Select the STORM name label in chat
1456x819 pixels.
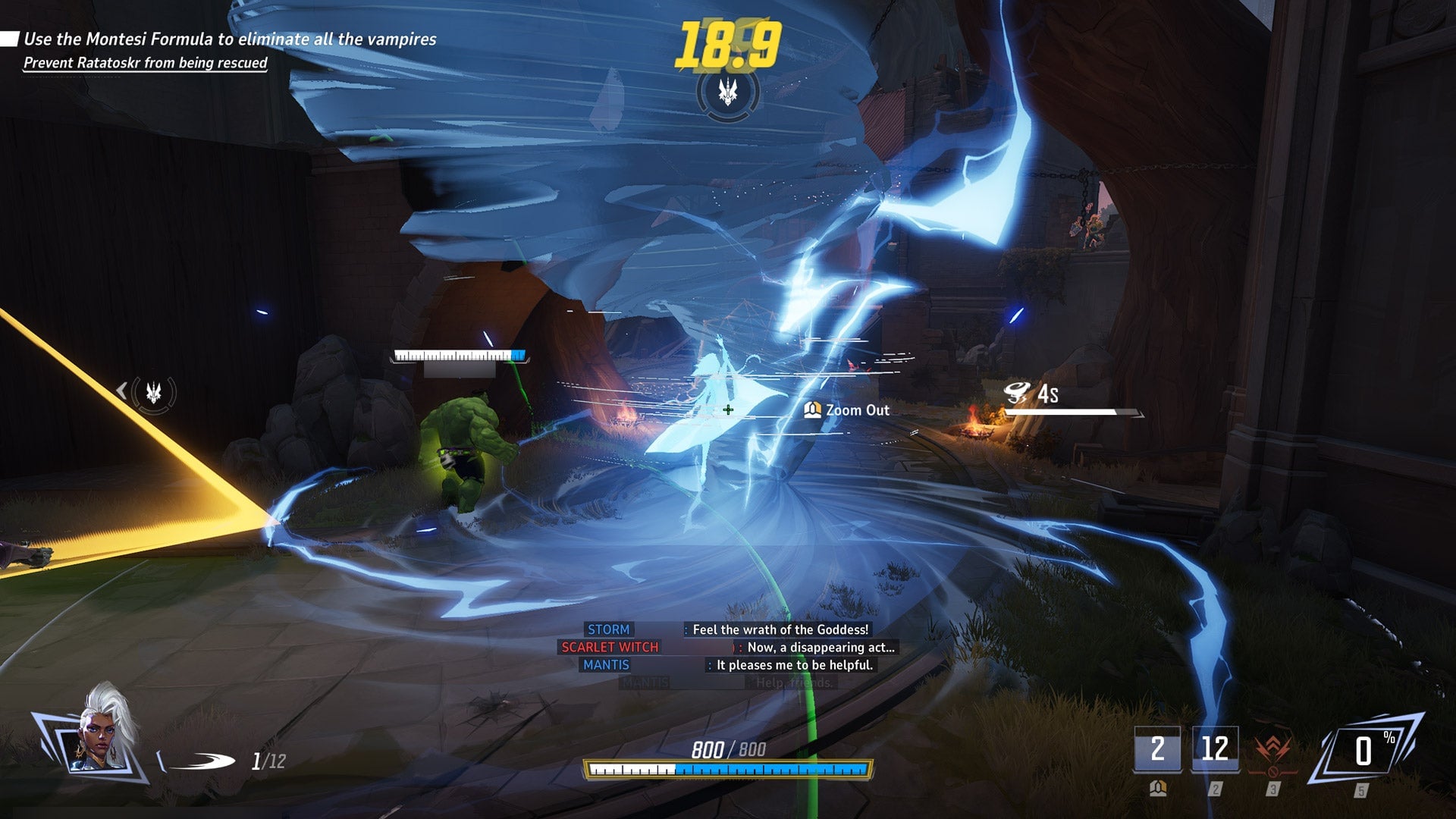tap(609, 629)
